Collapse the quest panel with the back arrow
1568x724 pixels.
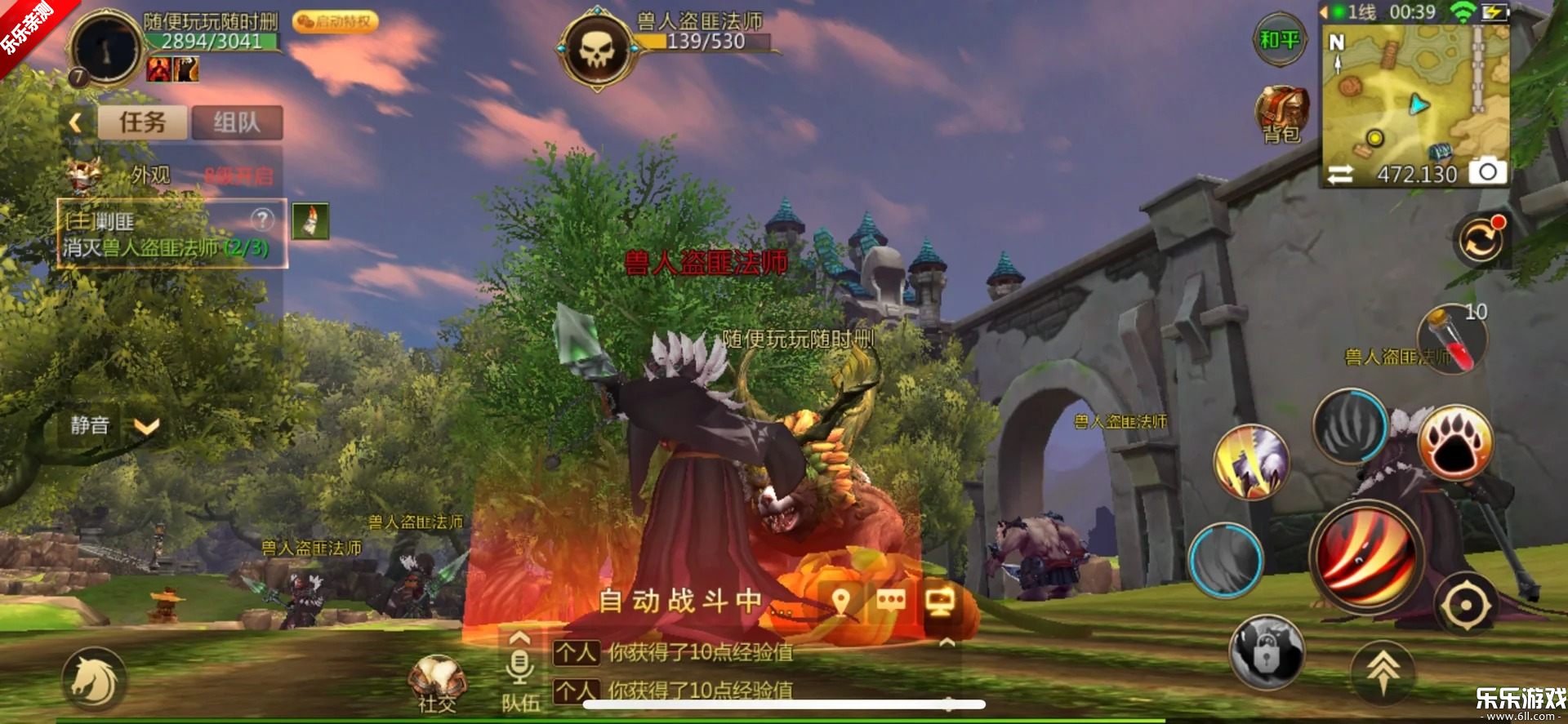pos(76,122)
